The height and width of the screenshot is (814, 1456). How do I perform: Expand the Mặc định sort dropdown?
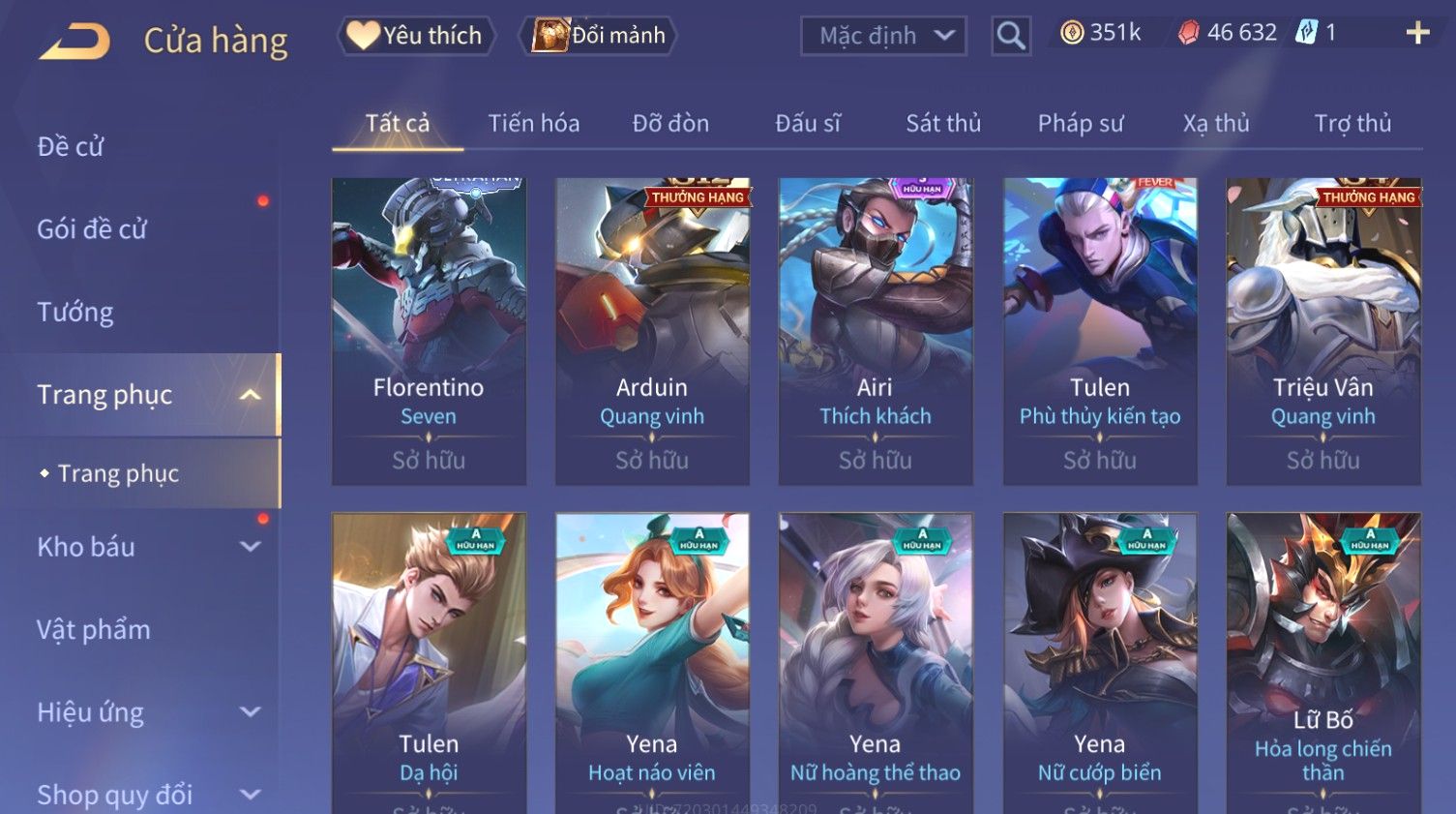tap(883, 36)
